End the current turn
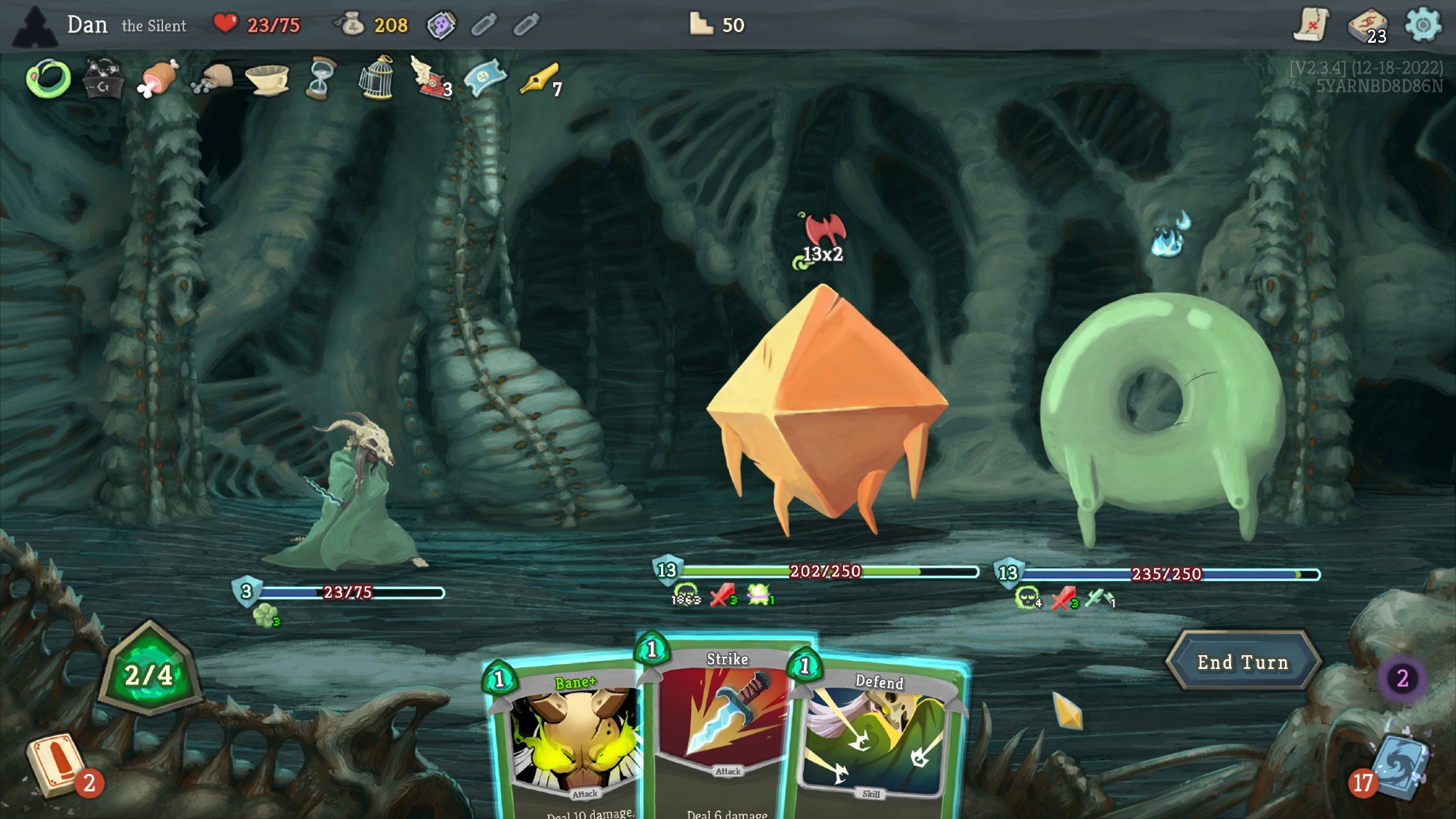The image size is (1456, 819). point(1243,662)
